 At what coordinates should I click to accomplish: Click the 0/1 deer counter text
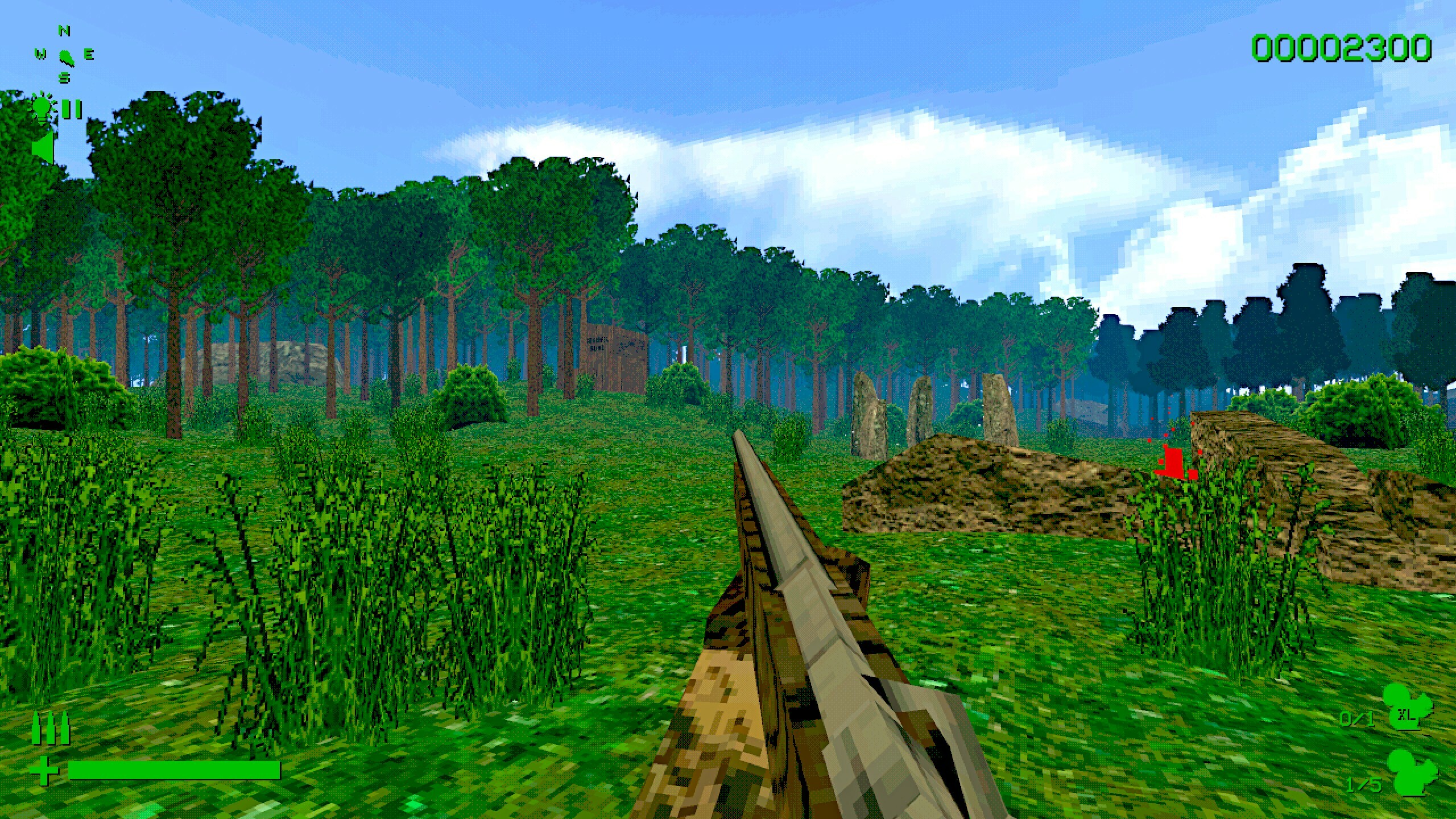(1357, 719)
